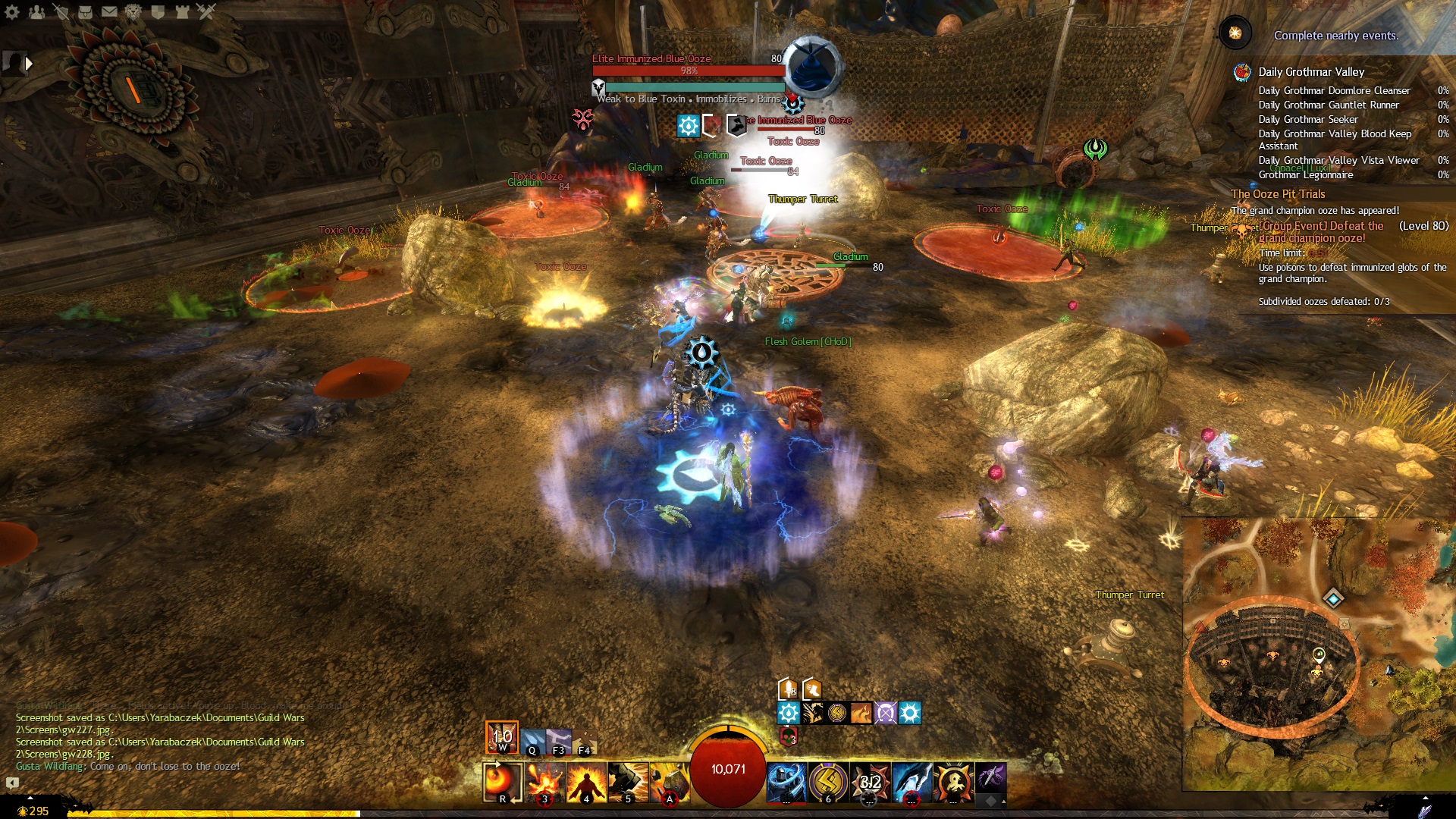Viewport: 1456px width, 819px height.
Task: Use the fiery swirl weapon skill
Action: pos(502,781)
